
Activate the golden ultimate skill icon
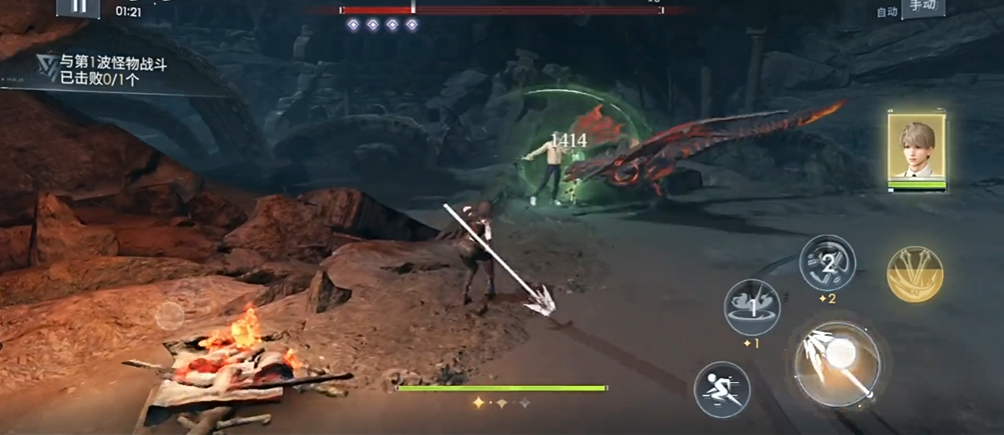pyautogui.click(x=915, y=273)
